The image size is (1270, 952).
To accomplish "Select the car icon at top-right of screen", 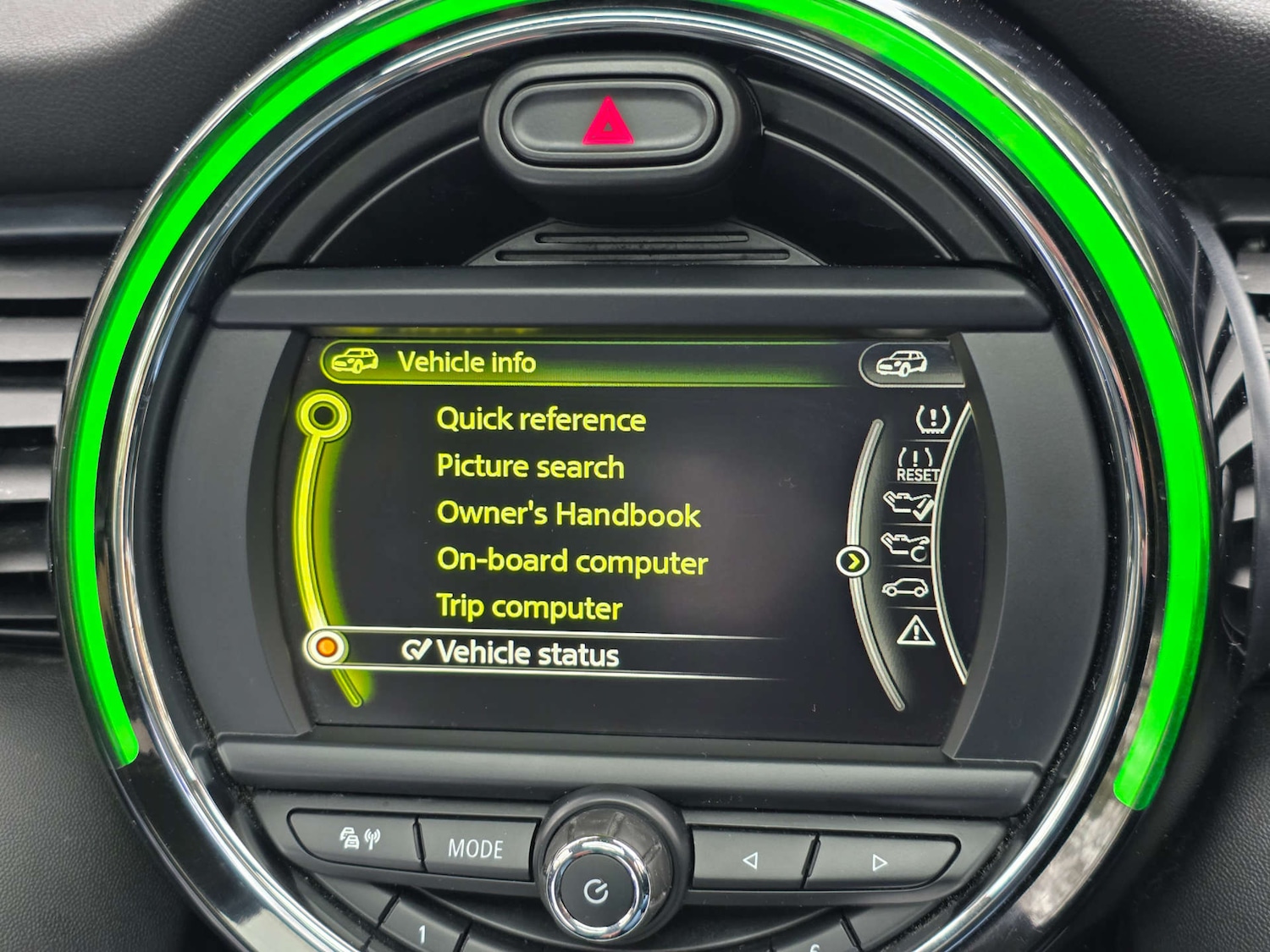I will (x=901, y=360).
